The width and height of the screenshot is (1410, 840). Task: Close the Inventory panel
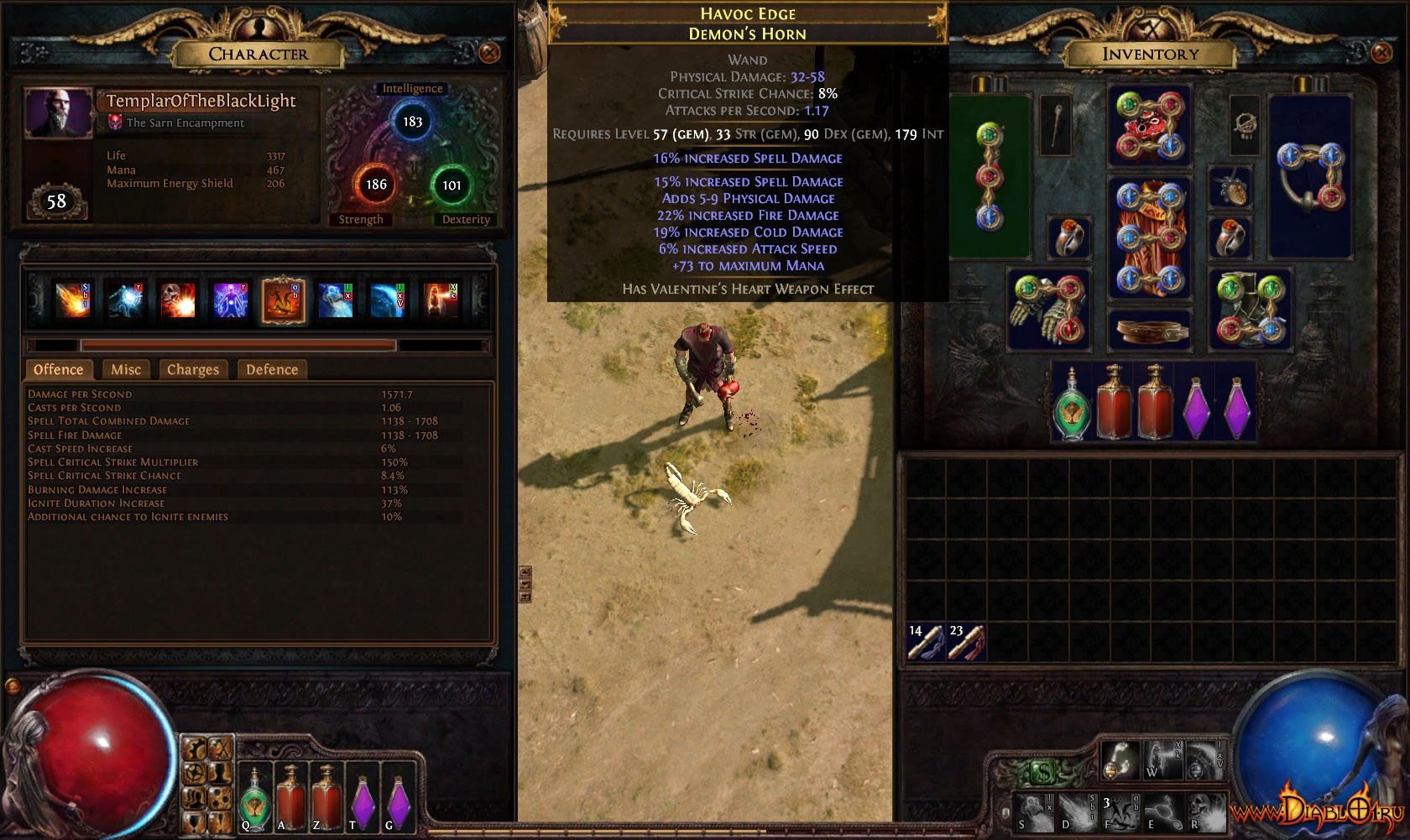point(1381,53)
